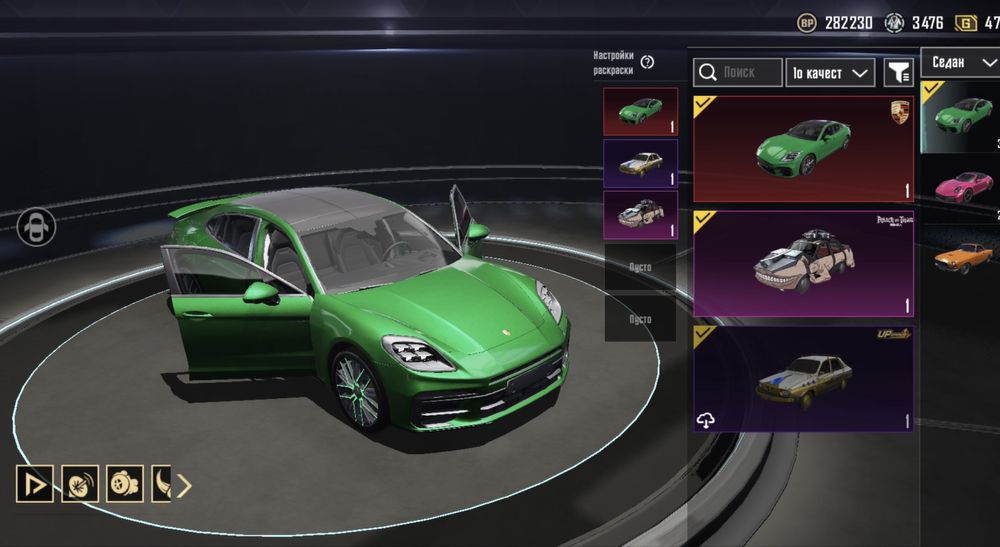
Task: Pick the green car paint preset slot
Action: coord(640,112)
